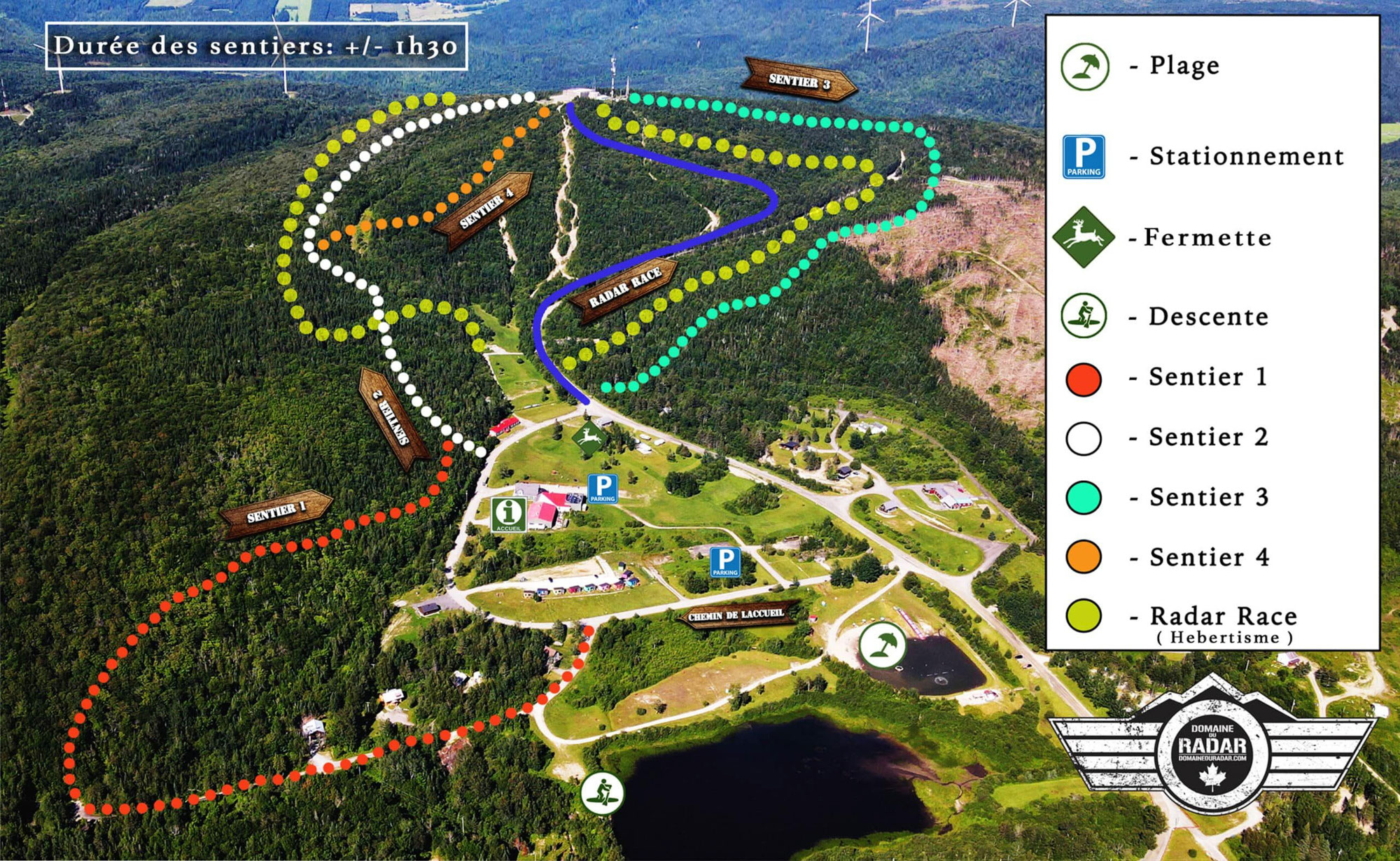Screen dimensions: 1400x861
Task: Click the Fermette deer icon in the legend
Action: [x=1083, y=237]
